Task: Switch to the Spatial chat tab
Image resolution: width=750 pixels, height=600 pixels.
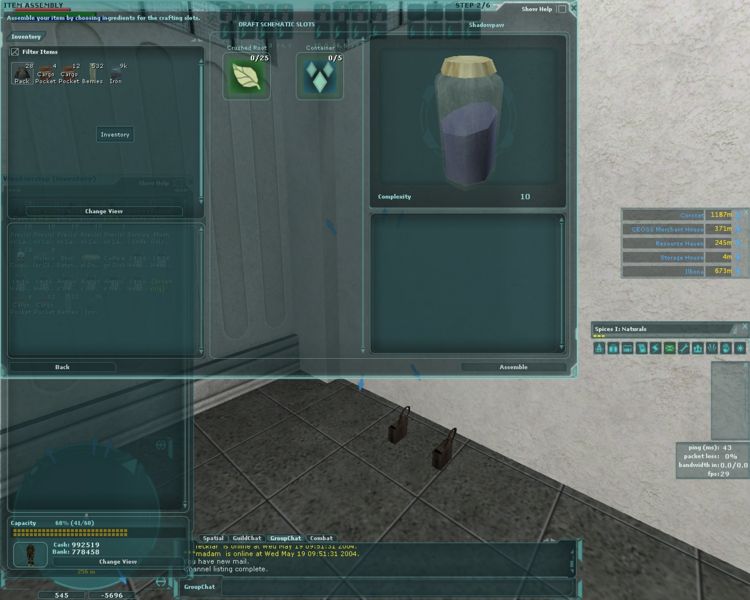Action: coord(214,538)
